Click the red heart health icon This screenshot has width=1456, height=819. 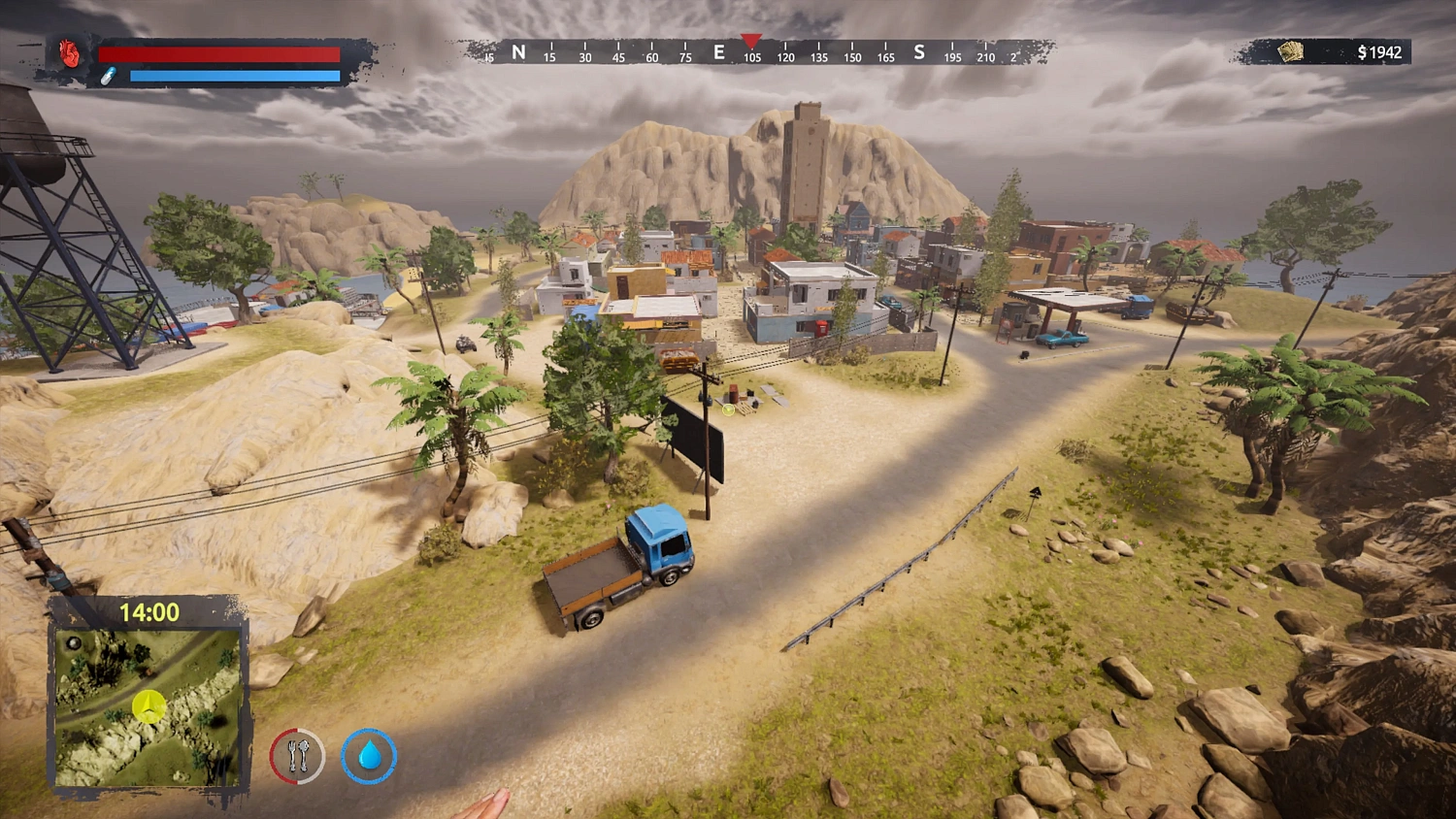tap(68, 51)
